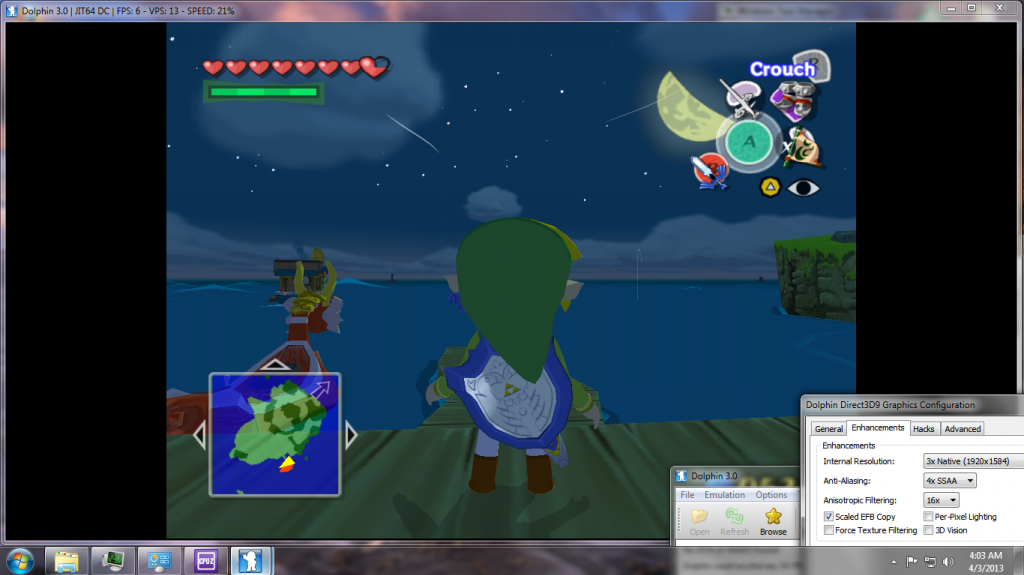The image size is (1024, 575).
Task: Click the up arrow above the minimap
Action: click(x=274, y=364)
